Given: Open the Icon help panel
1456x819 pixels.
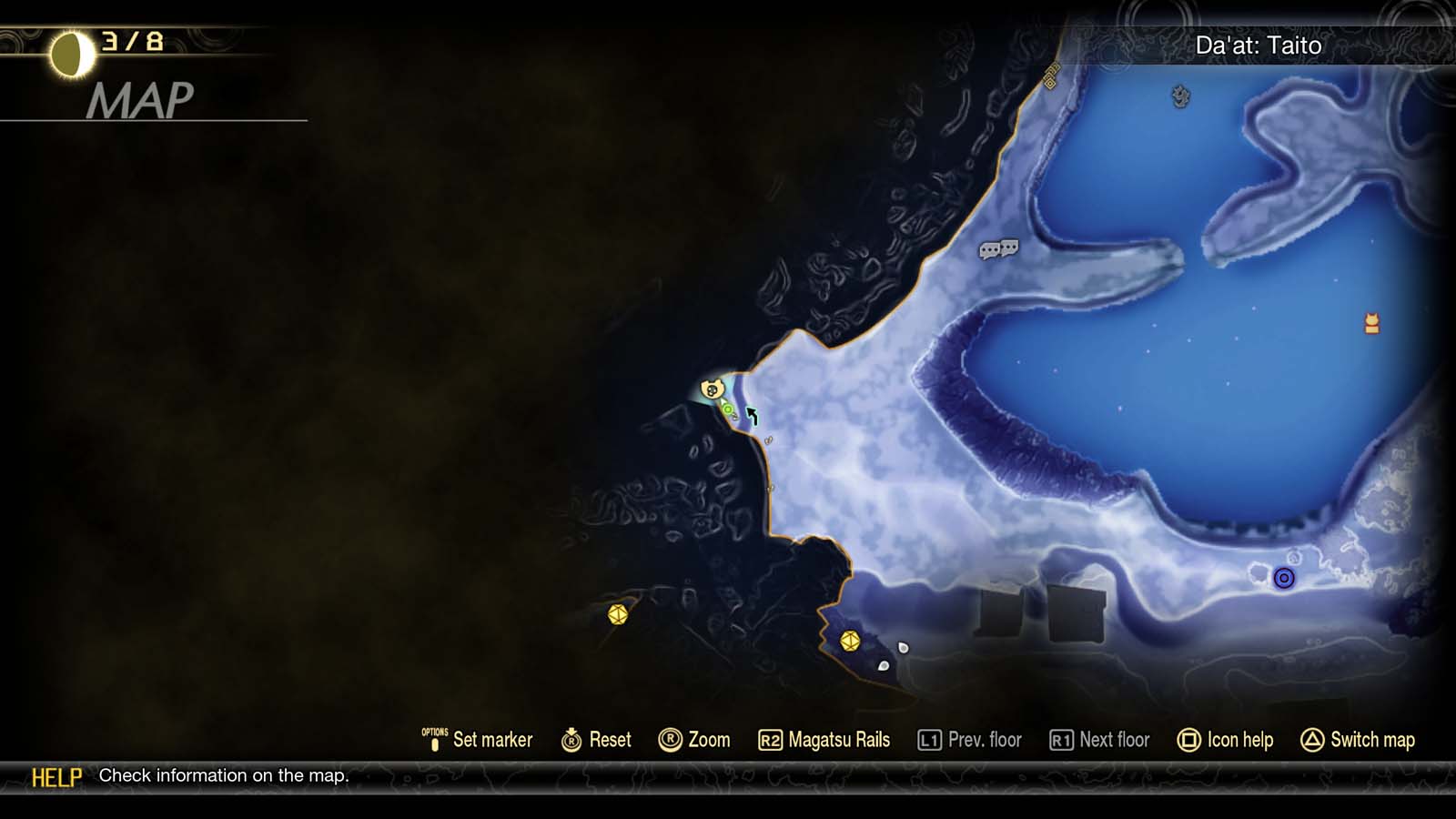Looking at the screenshot, I should pyautogui.click(x=1227, y=740).
